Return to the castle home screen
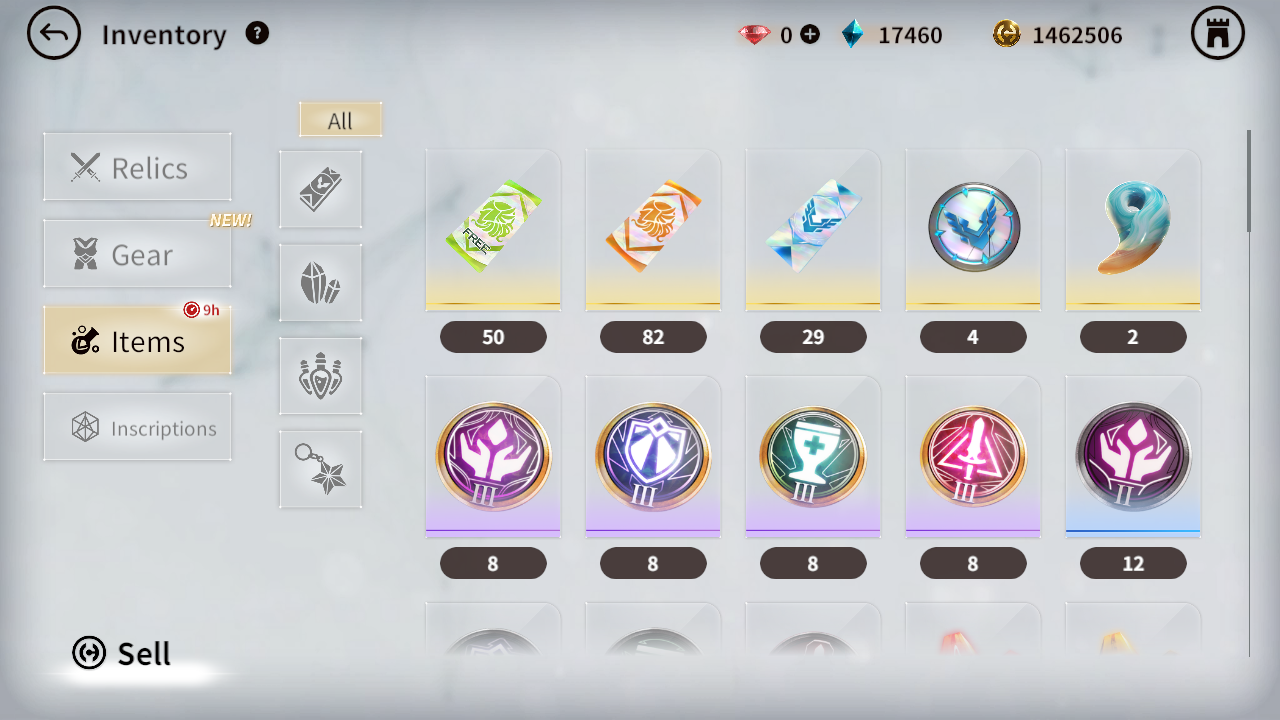Viewport: 1280px width, 720px height. coord(1217,34)
